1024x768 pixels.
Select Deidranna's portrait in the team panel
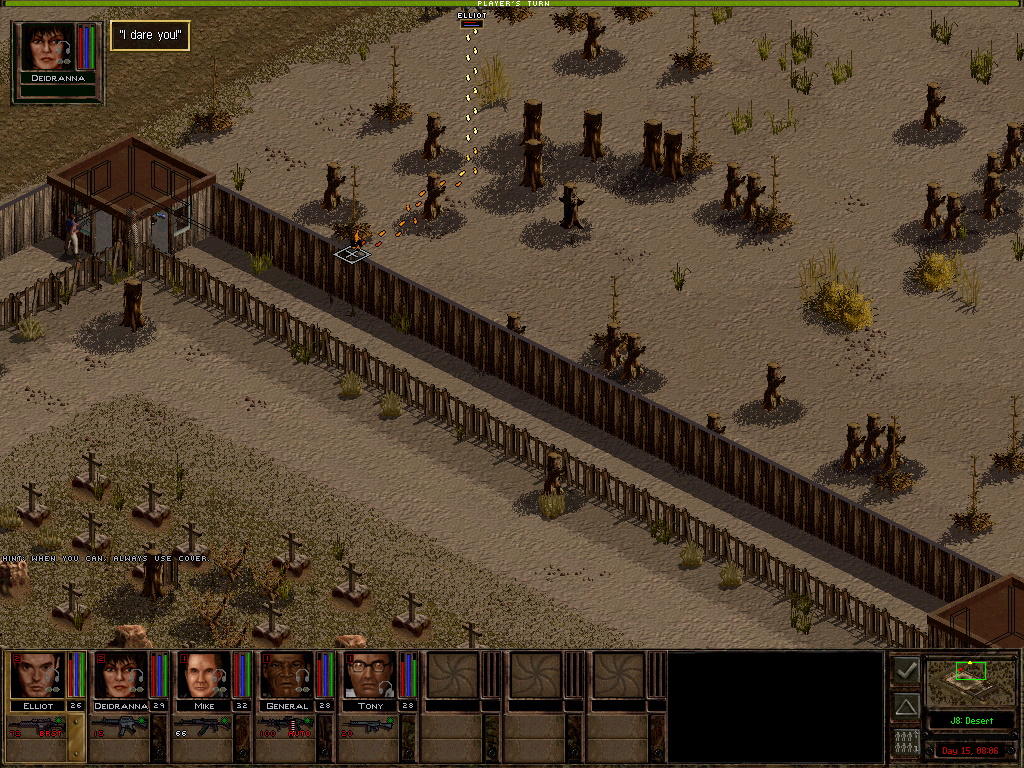[x=121, y=675]
